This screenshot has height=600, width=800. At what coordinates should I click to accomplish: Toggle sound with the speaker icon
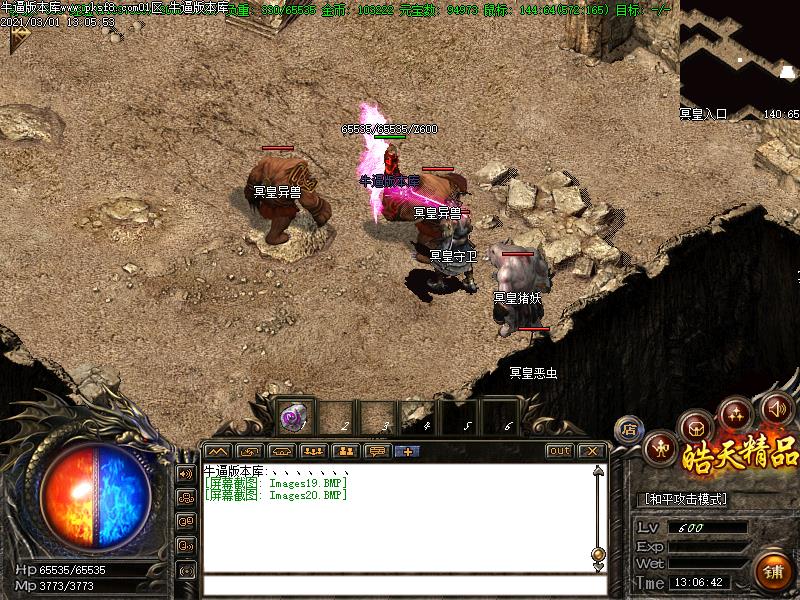click(777, 407)
